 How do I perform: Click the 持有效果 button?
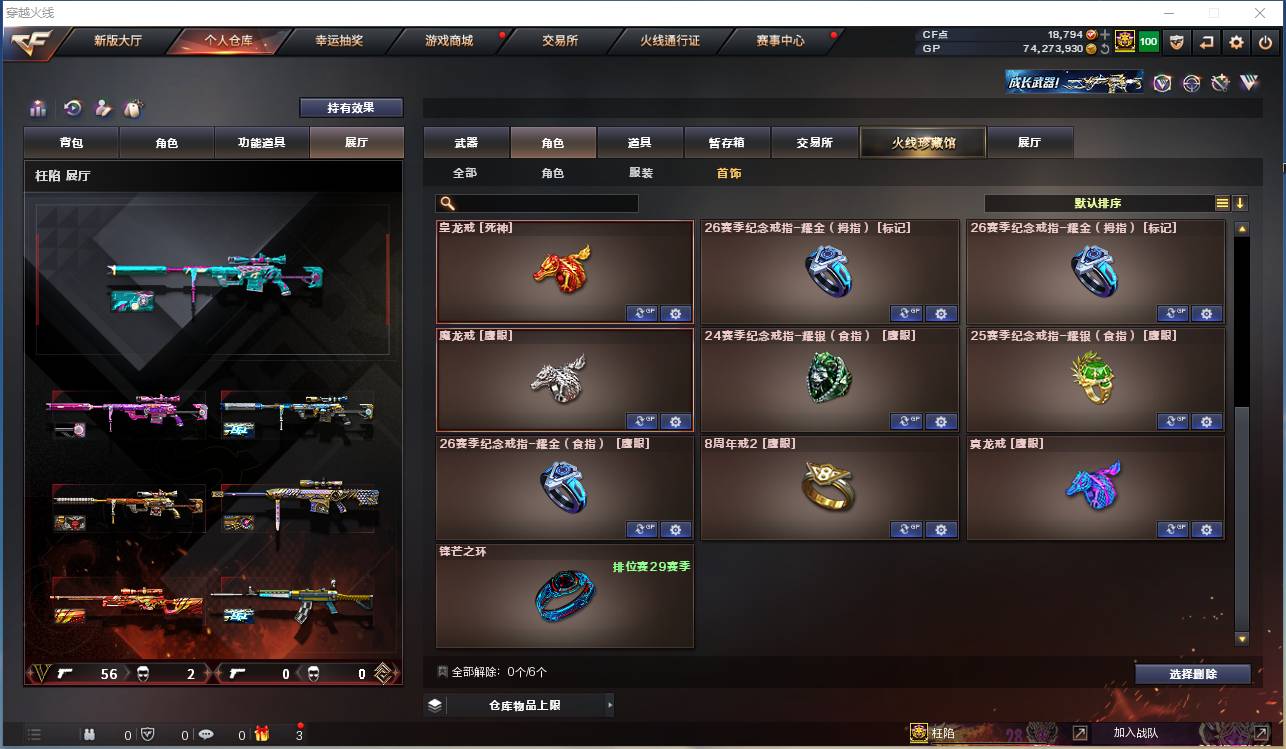pyautogui.click(x=350, y=107)
